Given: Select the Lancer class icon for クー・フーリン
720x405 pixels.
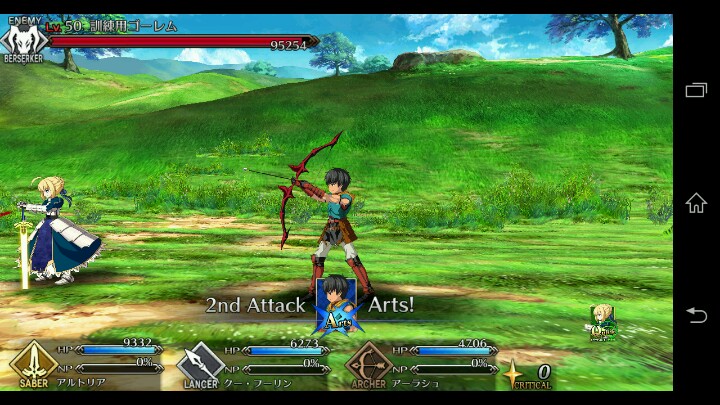Looking at the screenshot, I should [200, 363].
